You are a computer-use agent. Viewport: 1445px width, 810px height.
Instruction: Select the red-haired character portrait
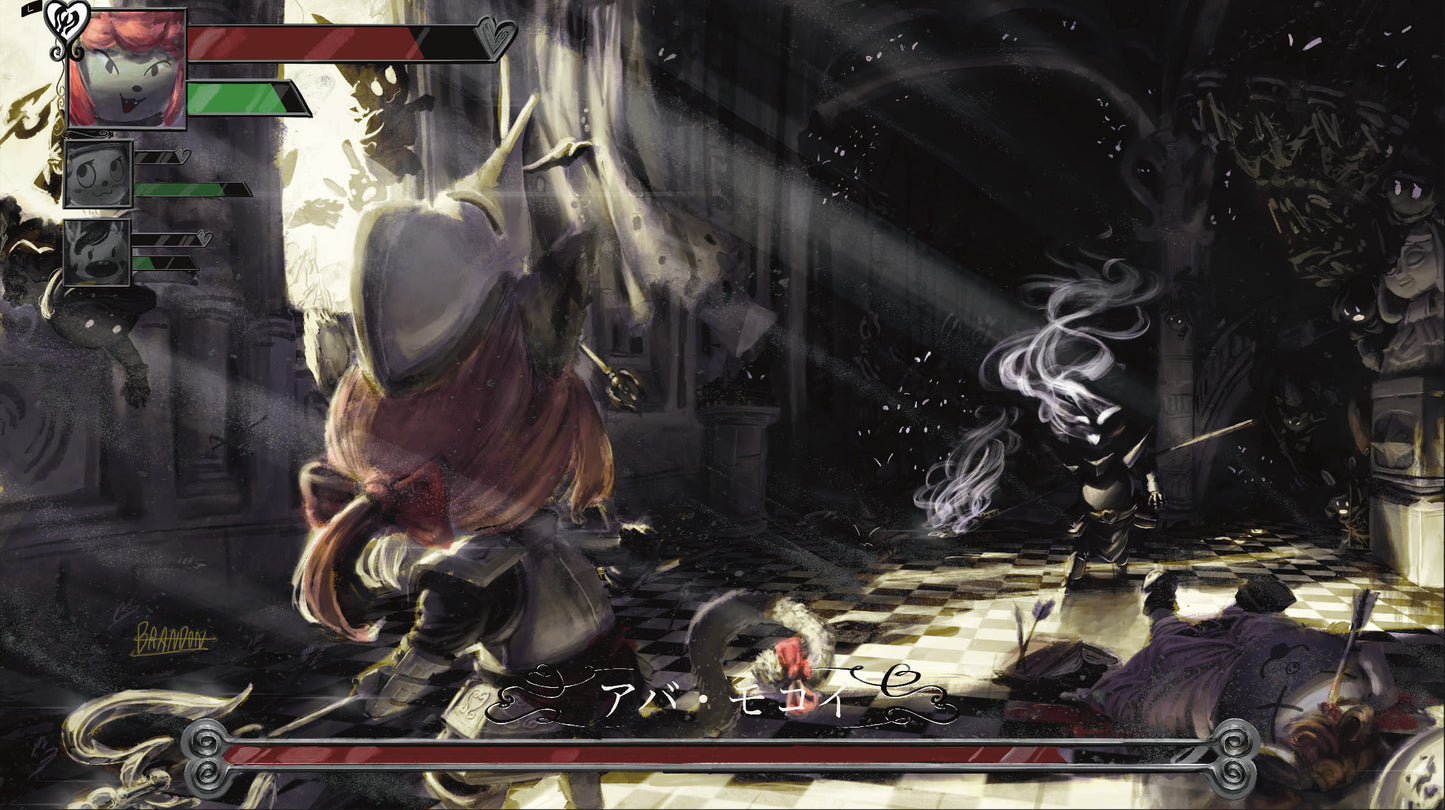pos(127,68)
